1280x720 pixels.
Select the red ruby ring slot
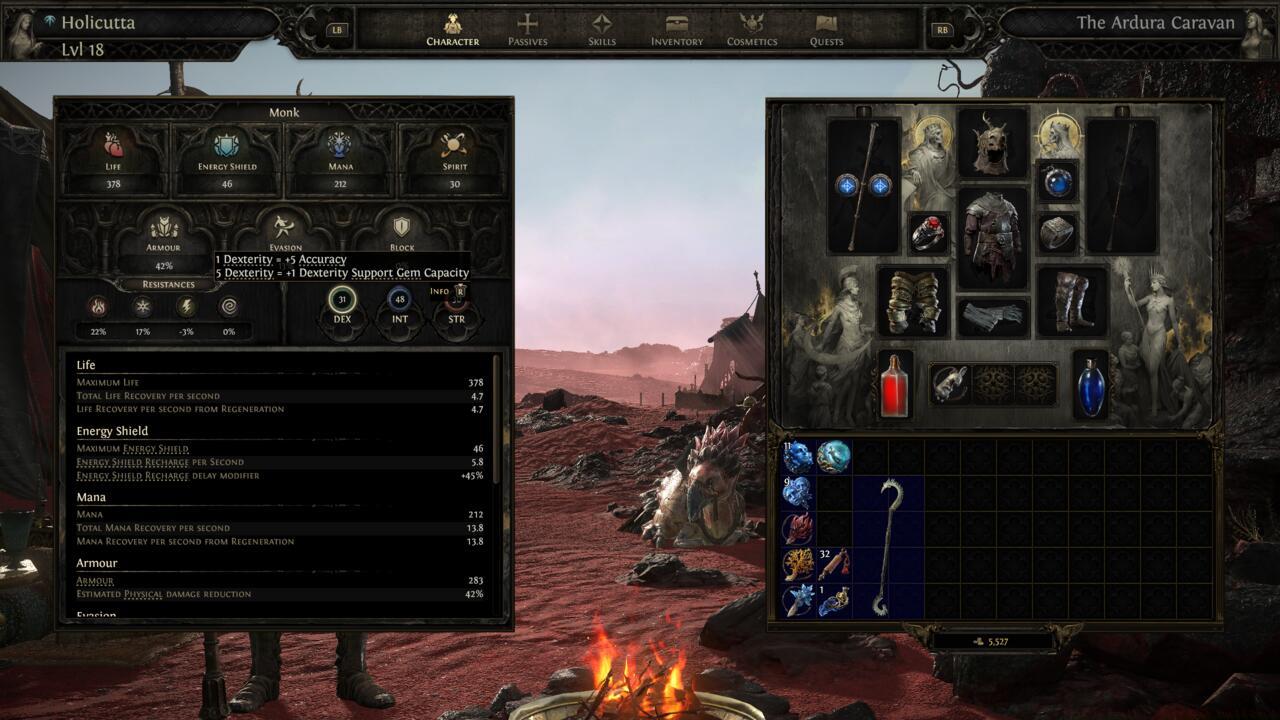pyautogui.click(x=928, y=233)
